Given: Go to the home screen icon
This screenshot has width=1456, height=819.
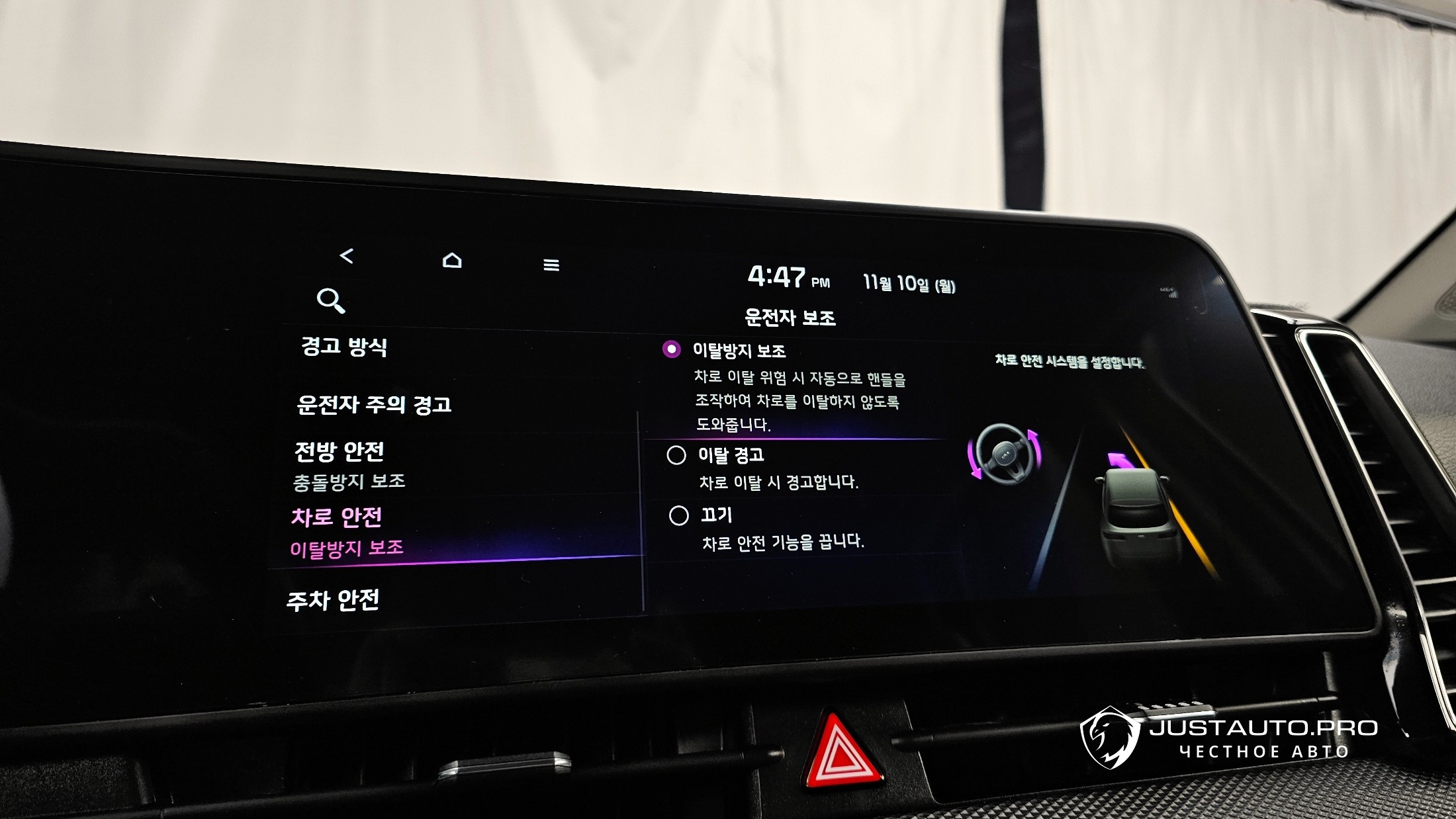Looking at the screenshot, I should (x=452, y=260).
